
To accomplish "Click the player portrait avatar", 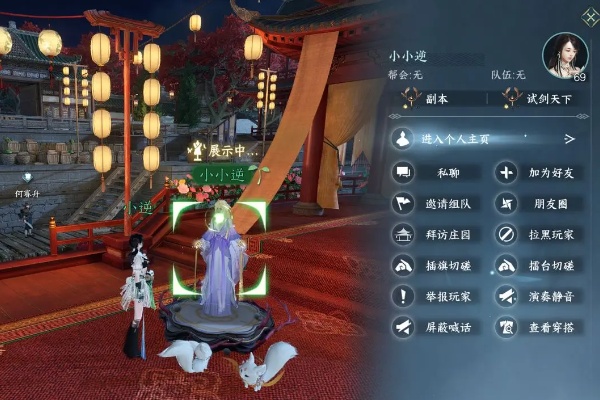I will pyautogui.click(x=565, y=54).
